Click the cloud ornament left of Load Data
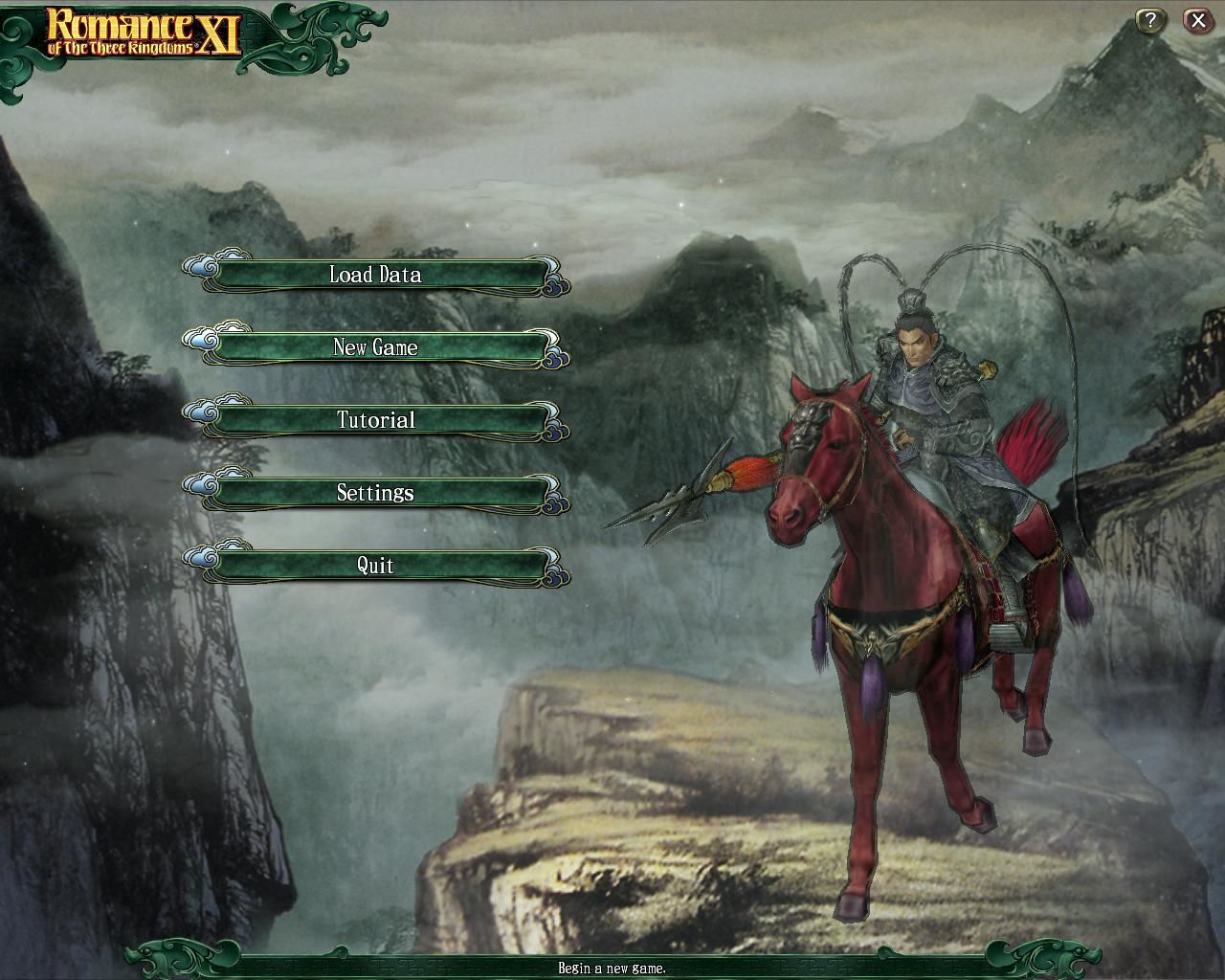Screen dimensions: 1225x980 (203, 269)
